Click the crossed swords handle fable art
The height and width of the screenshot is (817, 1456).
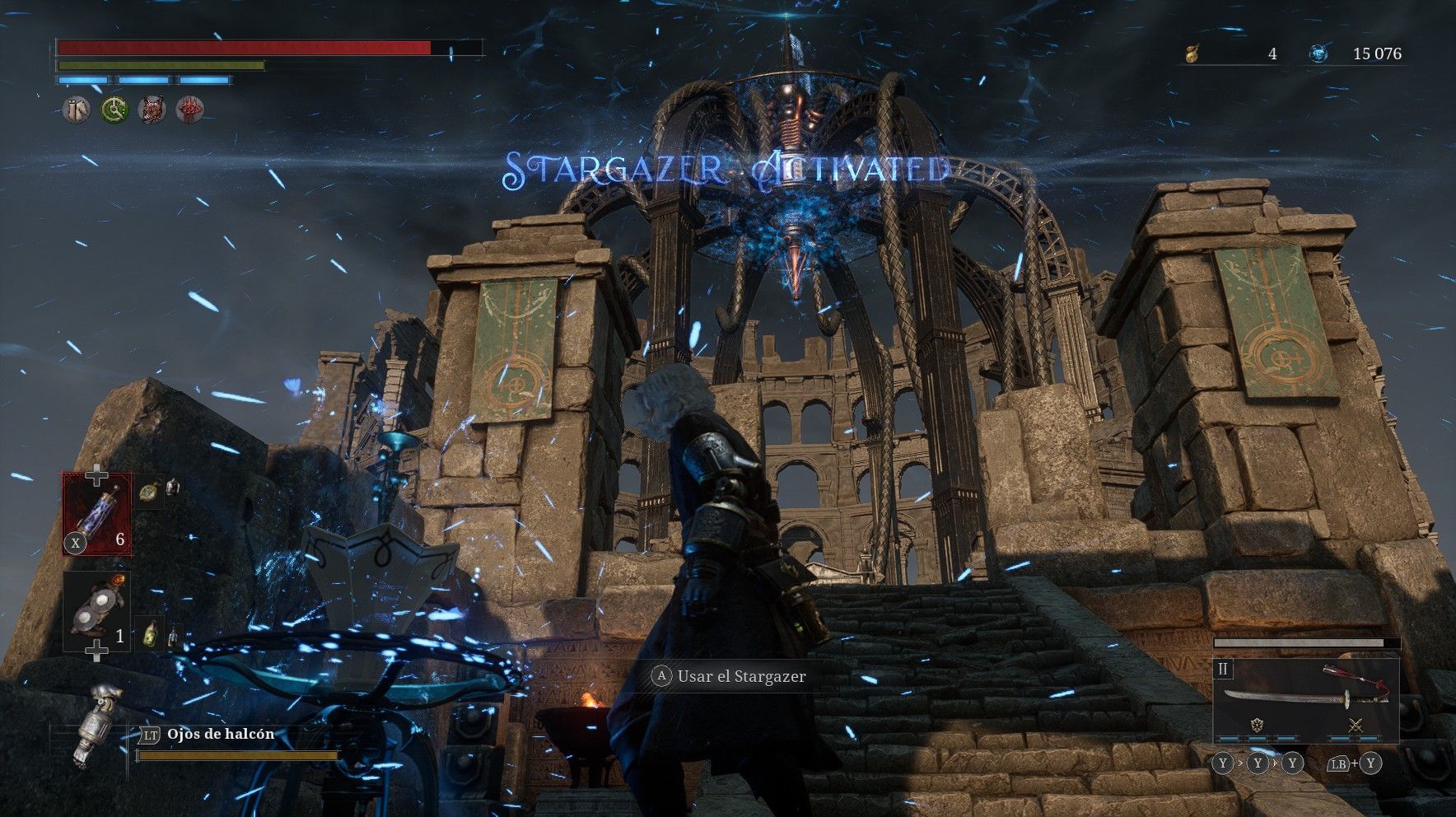[x=1356, y=726]
